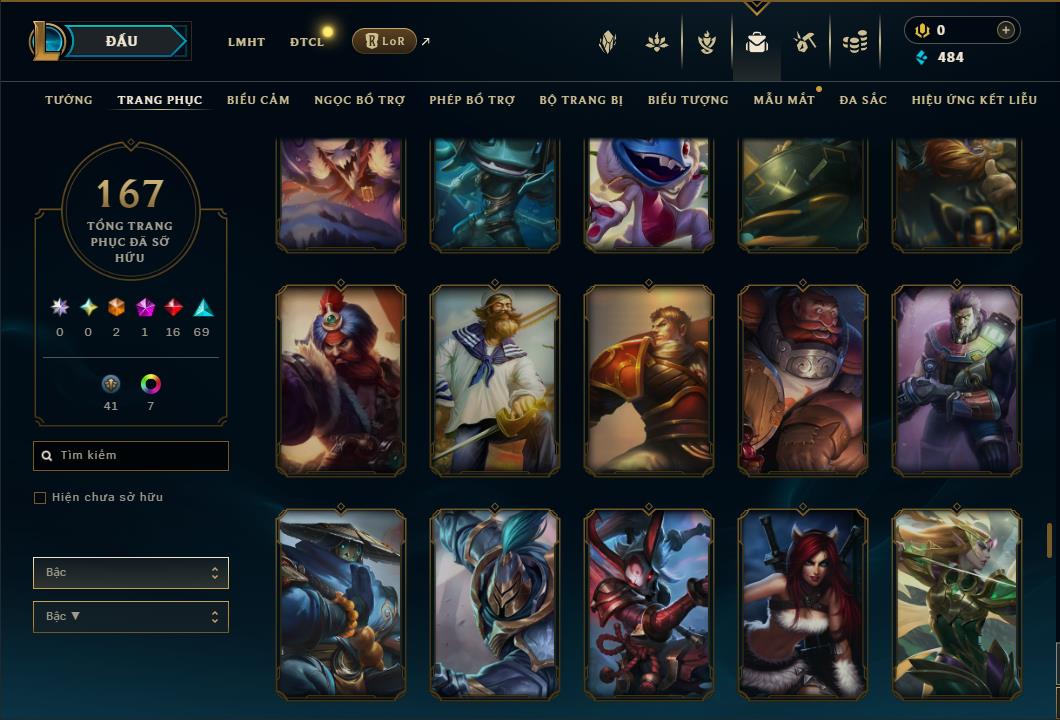Show the BIỂU TƯỢNG icons tab
This screenshot has width=1060, height=720.
point(688,100)
